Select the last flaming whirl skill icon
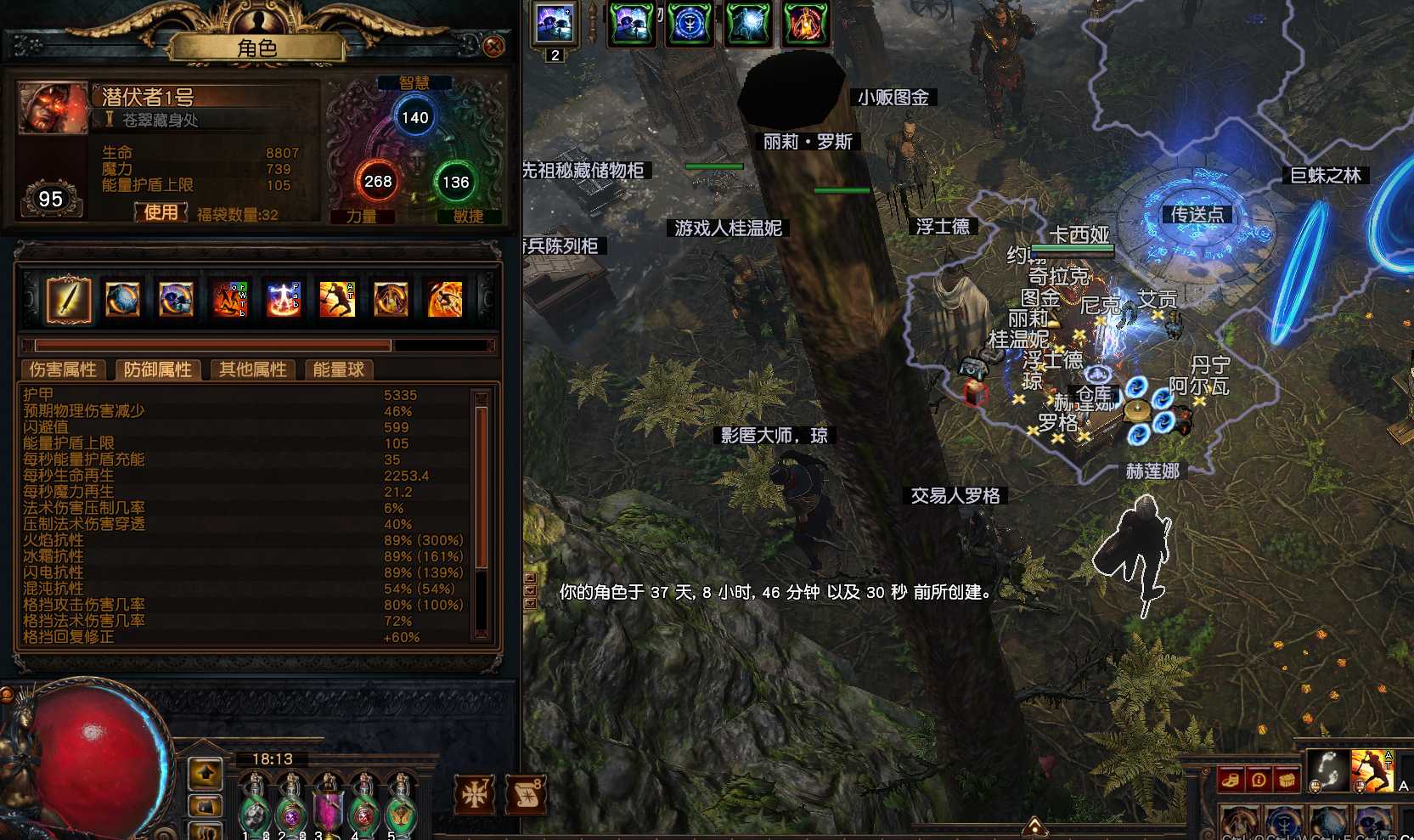This screenshot has height=840, width=1414. coord(445,299)
